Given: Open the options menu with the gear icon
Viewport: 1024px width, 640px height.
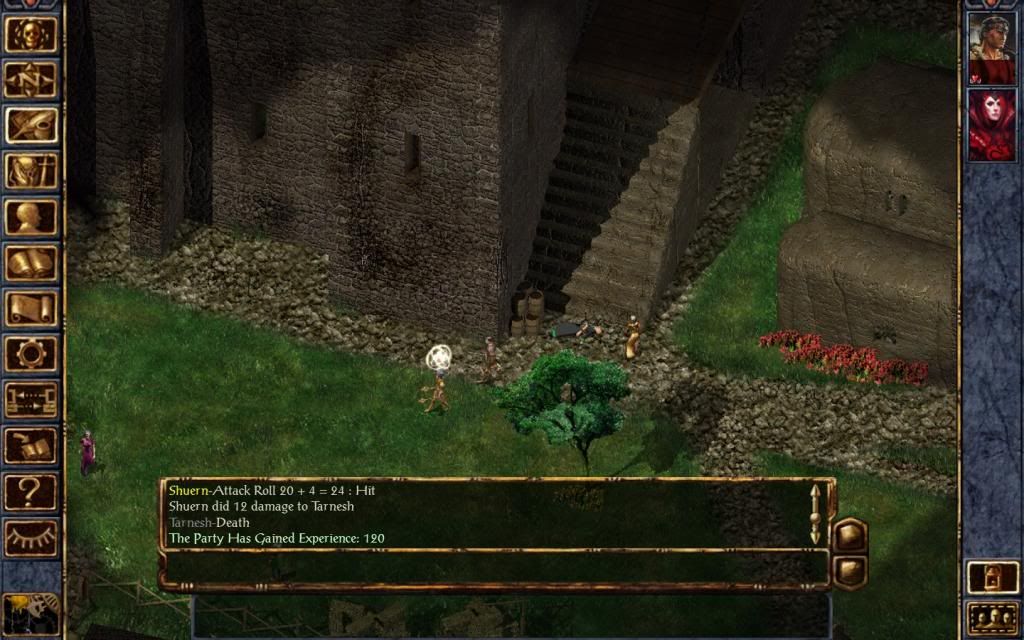Looking at the screenshot, I should [31, 354].
